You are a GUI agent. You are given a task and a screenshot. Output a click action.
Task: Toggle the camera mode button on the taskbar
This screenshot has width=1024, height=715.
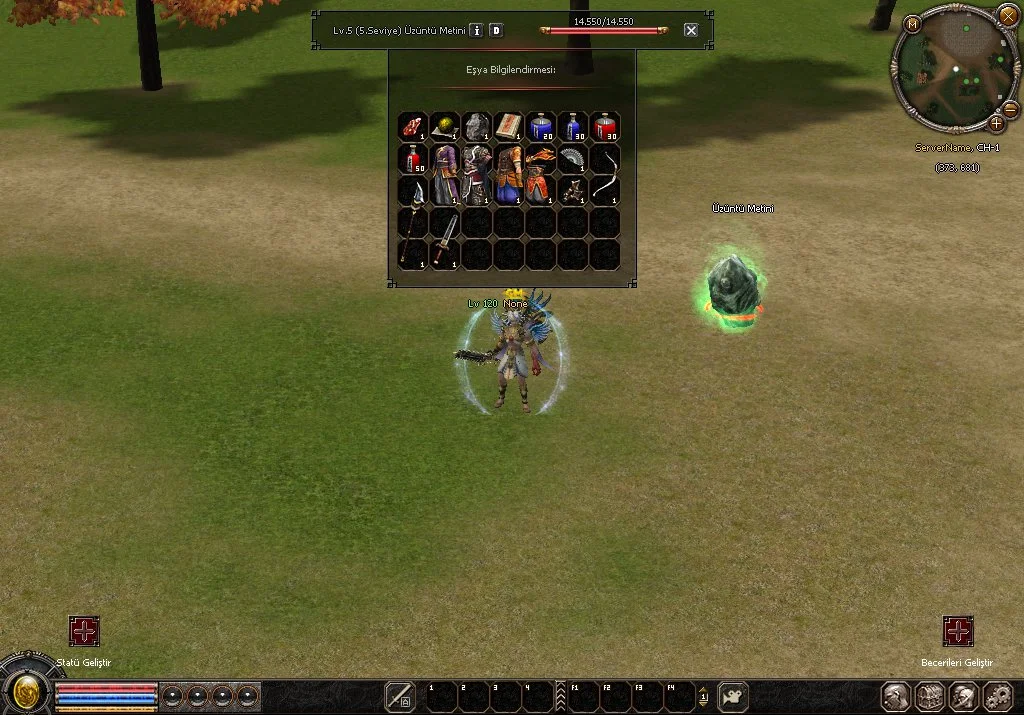point(734,696)
